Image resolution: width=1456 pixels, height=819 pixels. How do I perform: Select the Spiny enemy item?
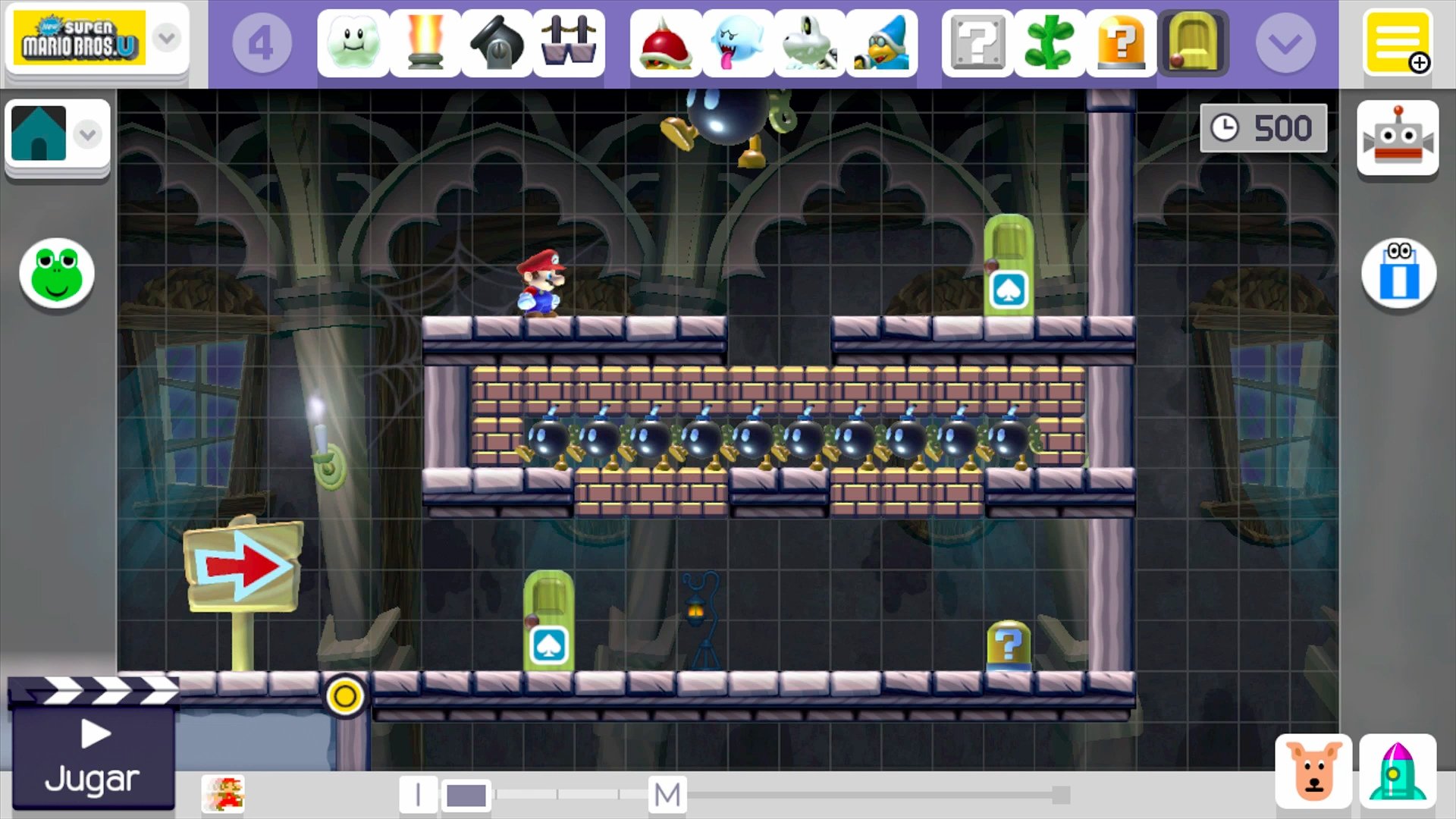coord(666,43)
